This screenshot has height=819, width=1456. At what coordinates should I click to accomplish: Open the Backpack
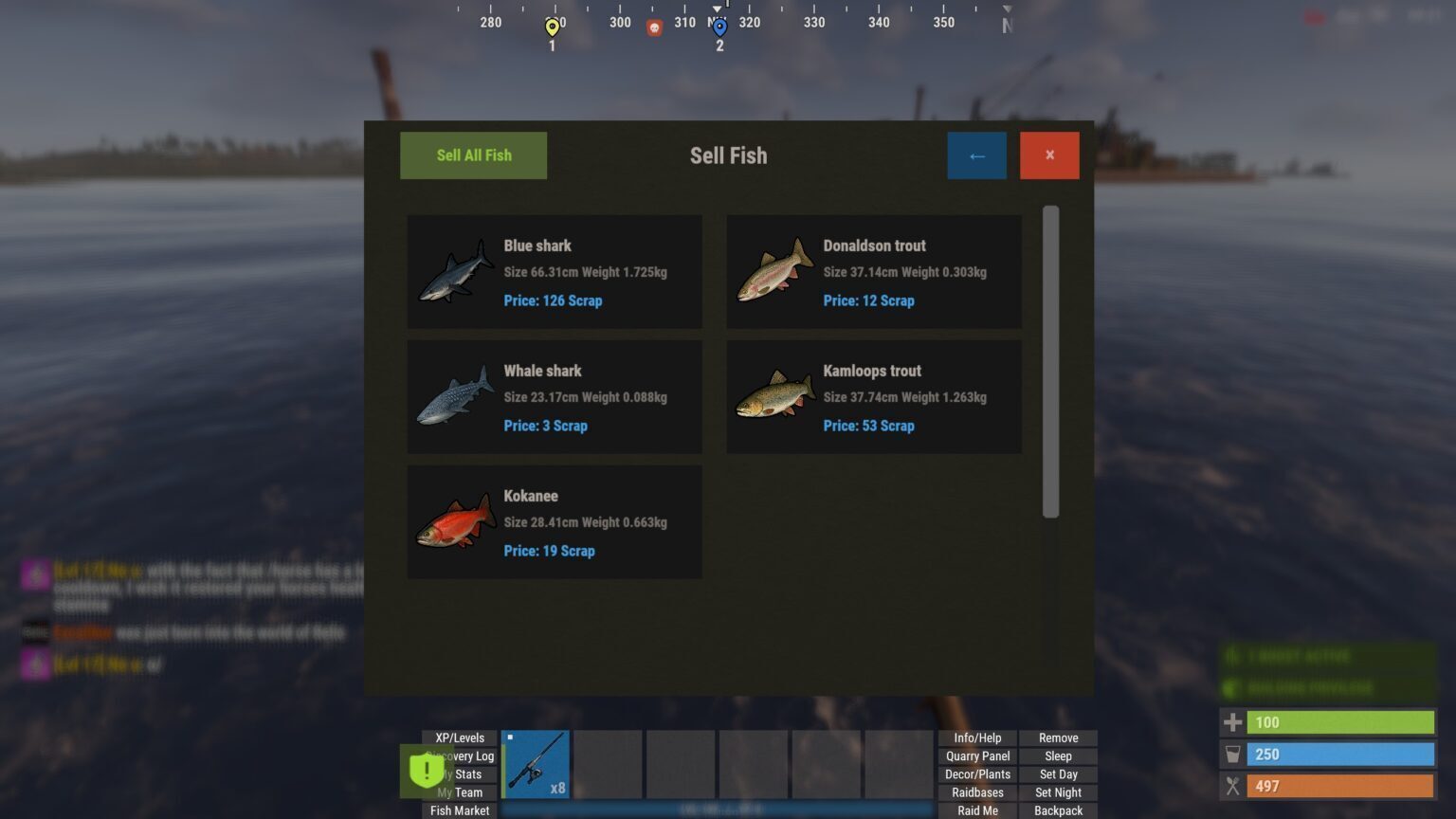point(1058,810)
